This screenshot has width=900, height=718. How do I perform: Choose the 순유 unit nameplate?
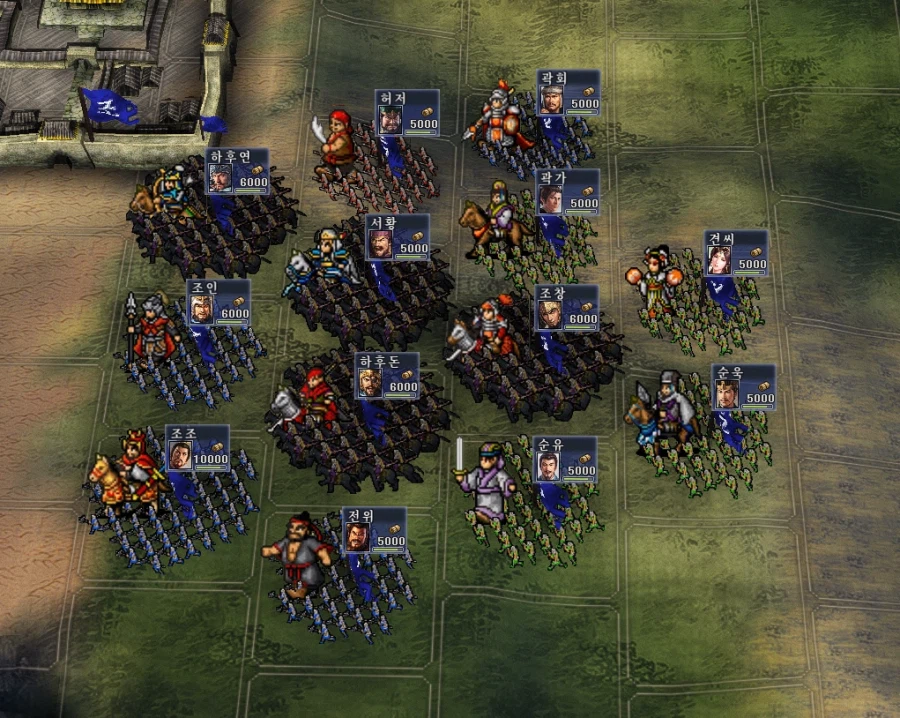coord(564,459)
